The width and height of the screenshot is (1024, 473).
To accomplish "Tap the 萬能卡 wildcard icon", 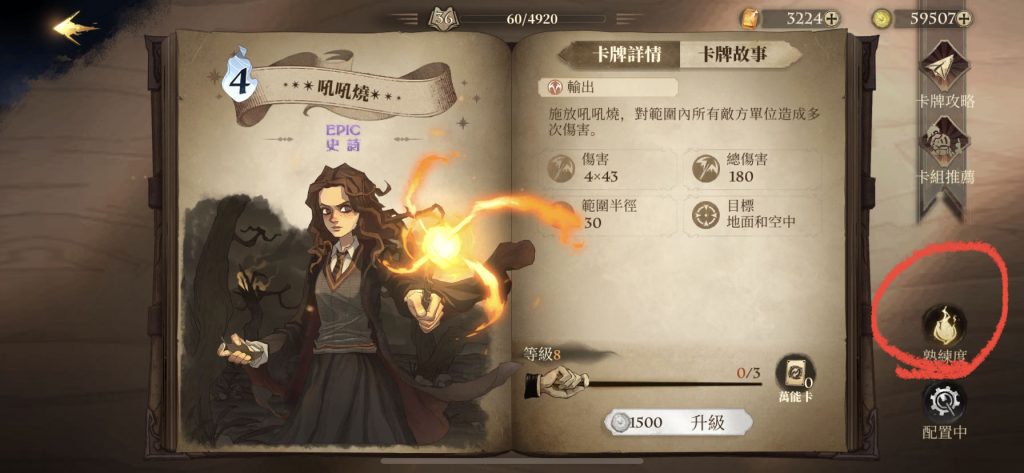I will tap(795, 375).
